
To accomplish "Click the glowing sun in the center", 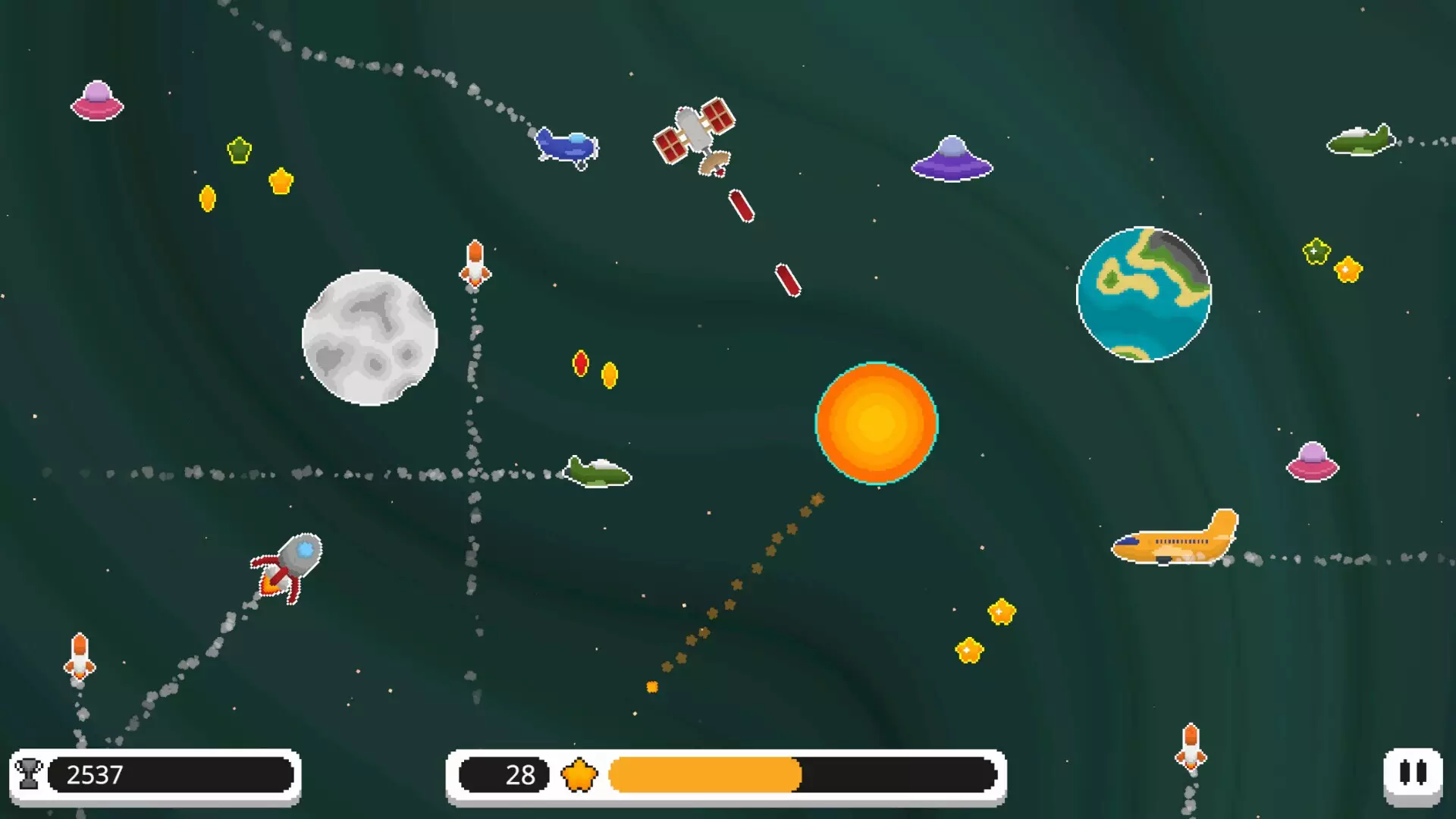I will tap(876, 423).
